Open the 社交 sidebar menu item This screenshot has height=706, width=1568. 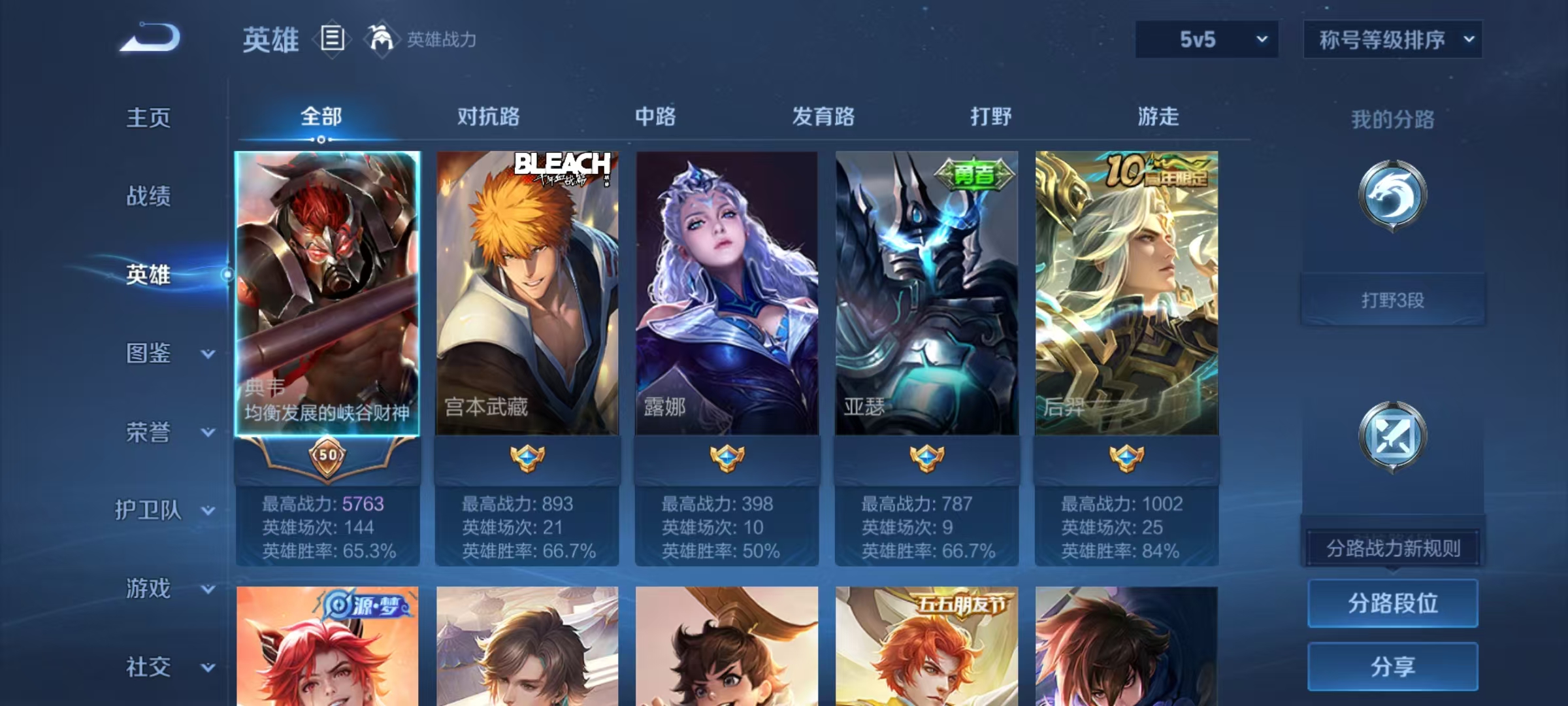point(147,668)
